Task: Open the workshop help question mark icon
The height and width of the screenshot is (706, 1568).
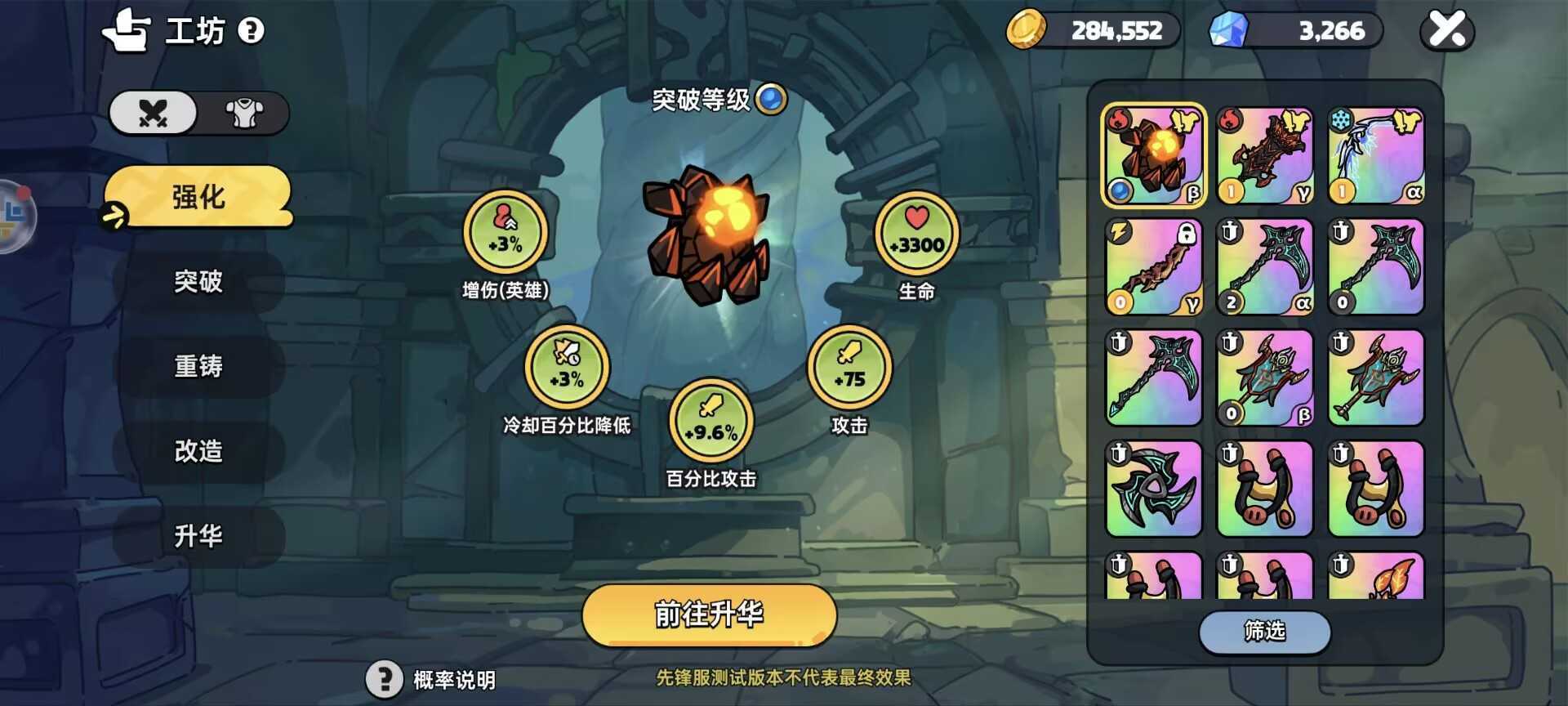Action: pyautogui.click(x=252, y=30)
